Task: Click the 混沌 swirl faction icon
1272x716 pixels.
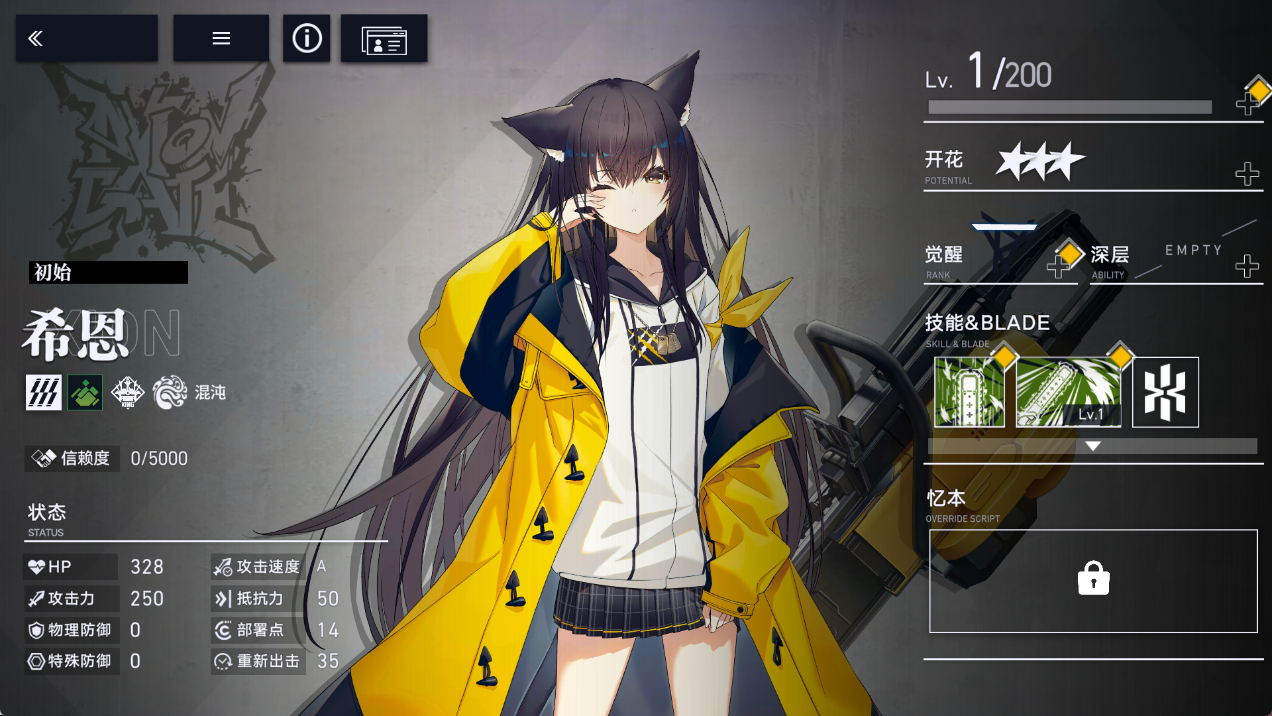Action: point(170,392)
